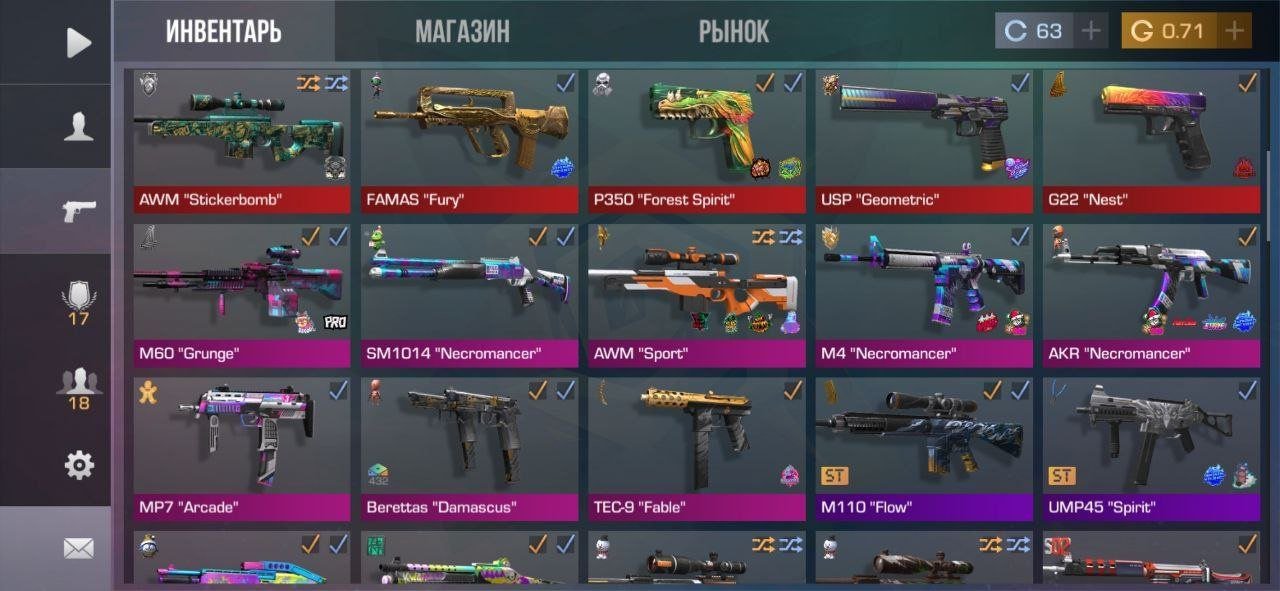The width and height of the screenshot is (1280, 591).
Task: Select the USP "Geometric" skin
Action: (924, 140)
